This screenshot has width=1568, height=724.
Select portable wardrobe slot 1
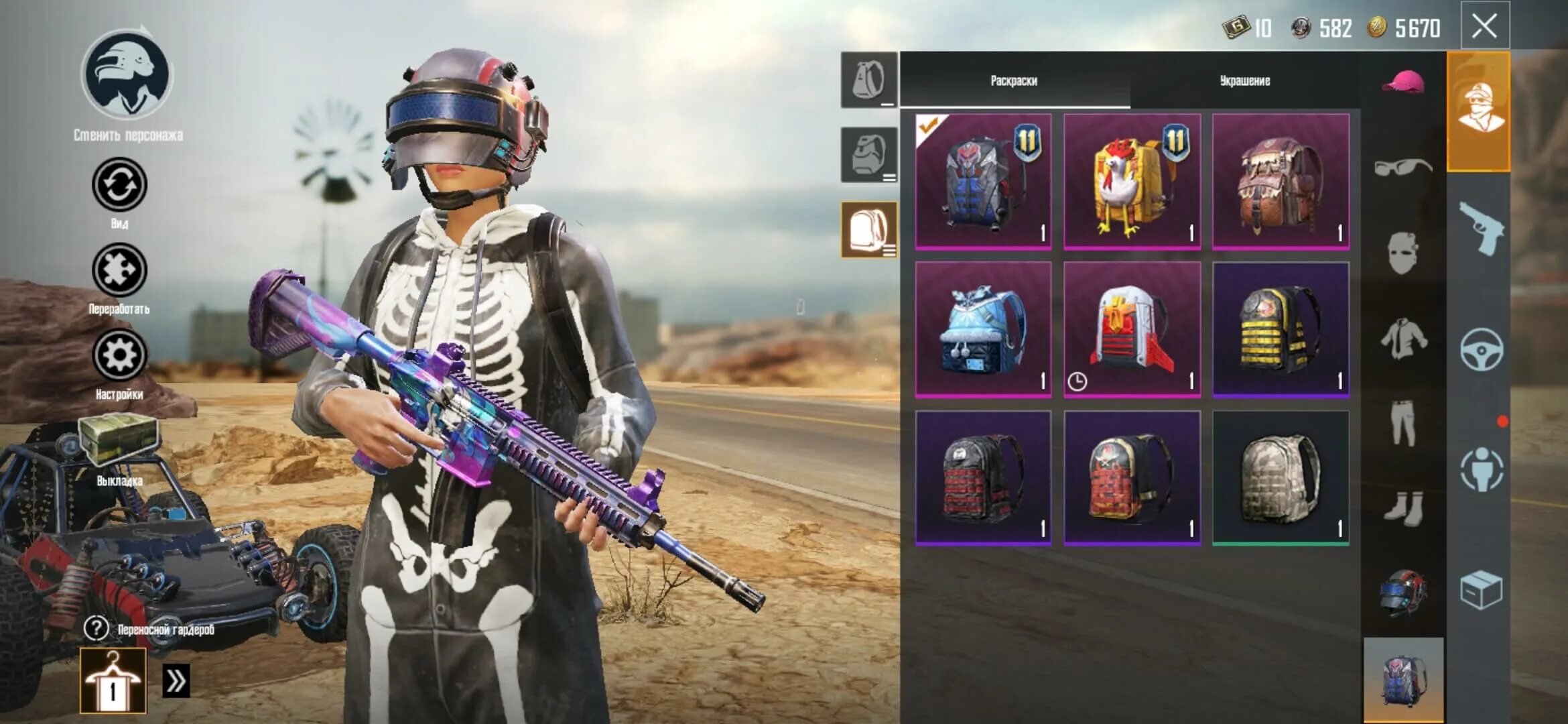[x=113, y=680]
